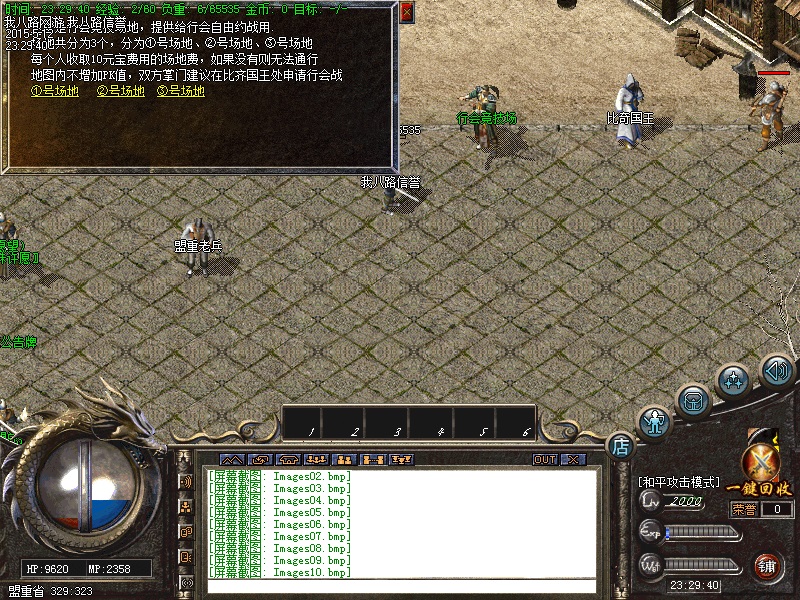
Task: Toggle the sound-wave chat channel icon
Action: tap(186, 482)
